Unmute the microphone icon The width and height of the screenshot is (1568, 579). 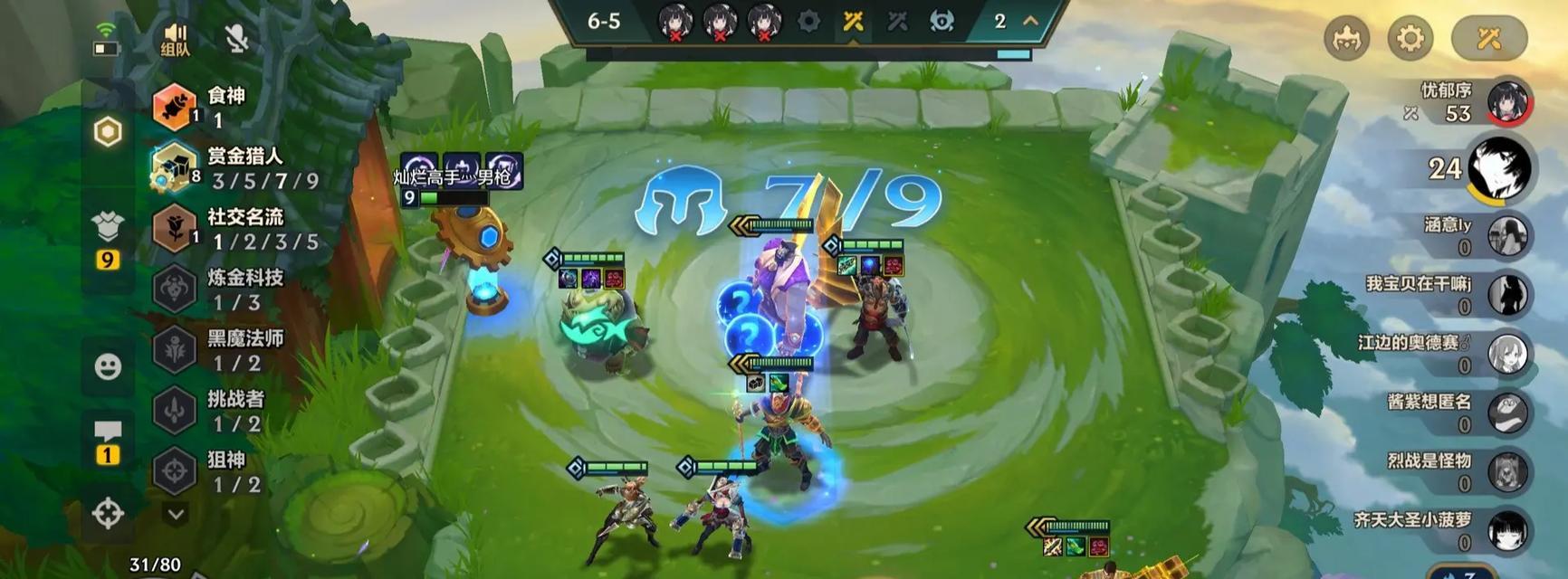pos(236,38)
